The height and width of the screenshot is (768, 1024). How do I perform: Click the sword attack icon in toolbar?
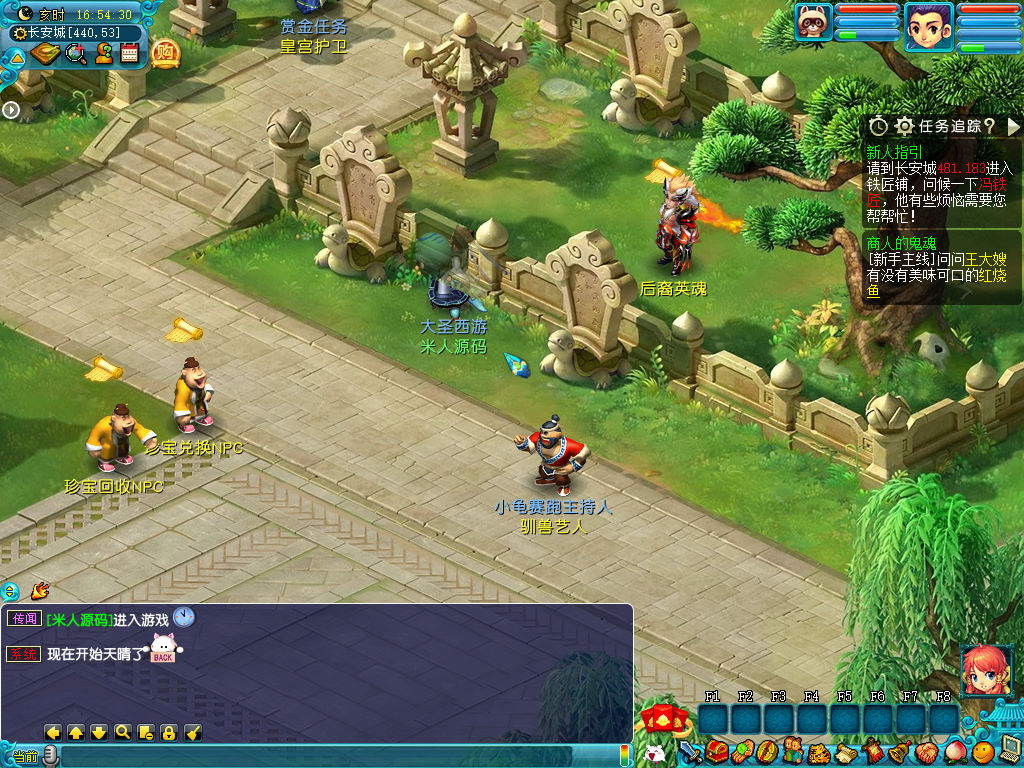point(690,751)
